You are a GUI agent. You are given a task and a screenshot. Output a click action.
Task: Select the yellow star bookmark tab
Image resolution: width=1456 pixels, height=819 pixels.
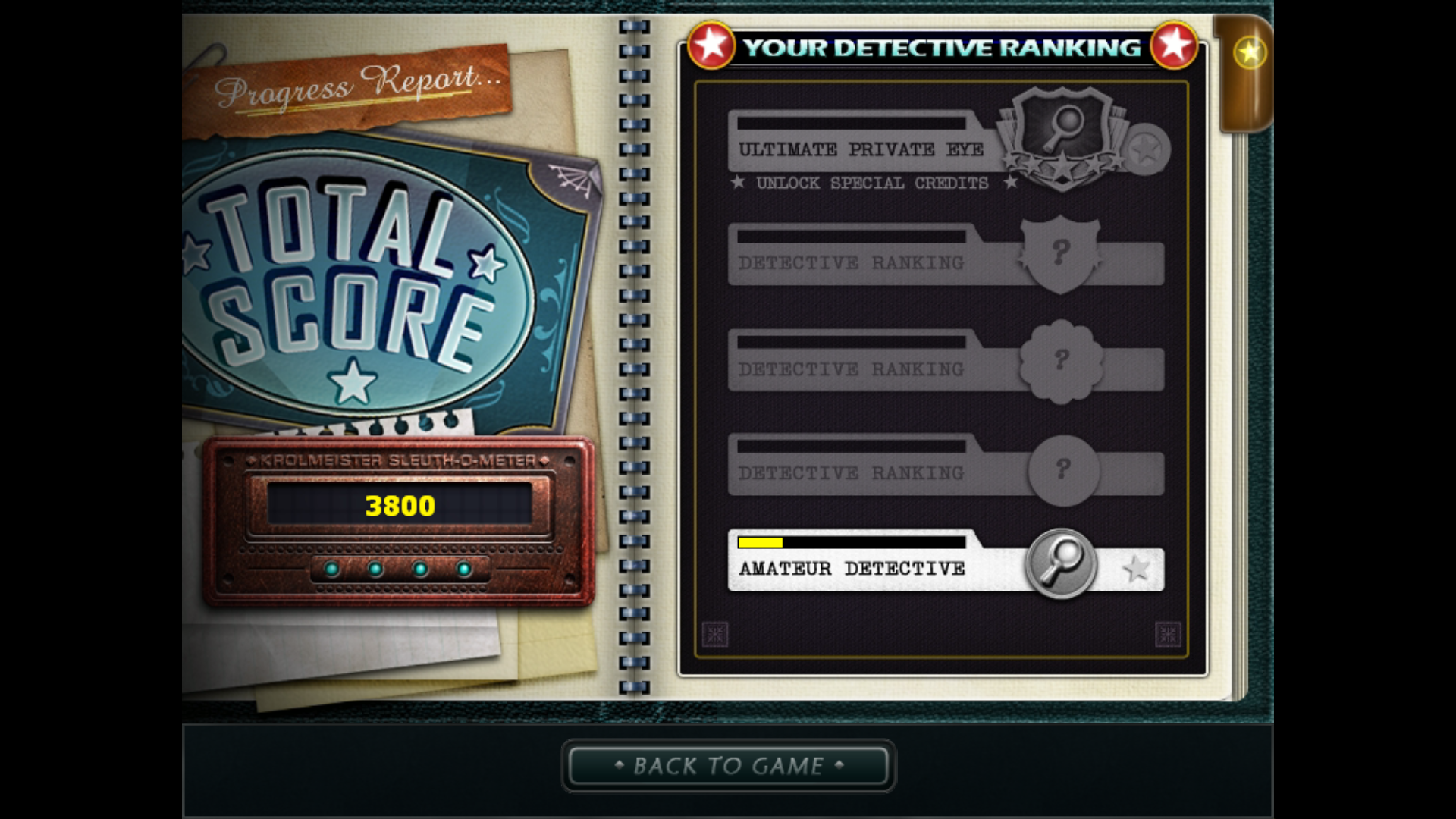pos(1248,52)
